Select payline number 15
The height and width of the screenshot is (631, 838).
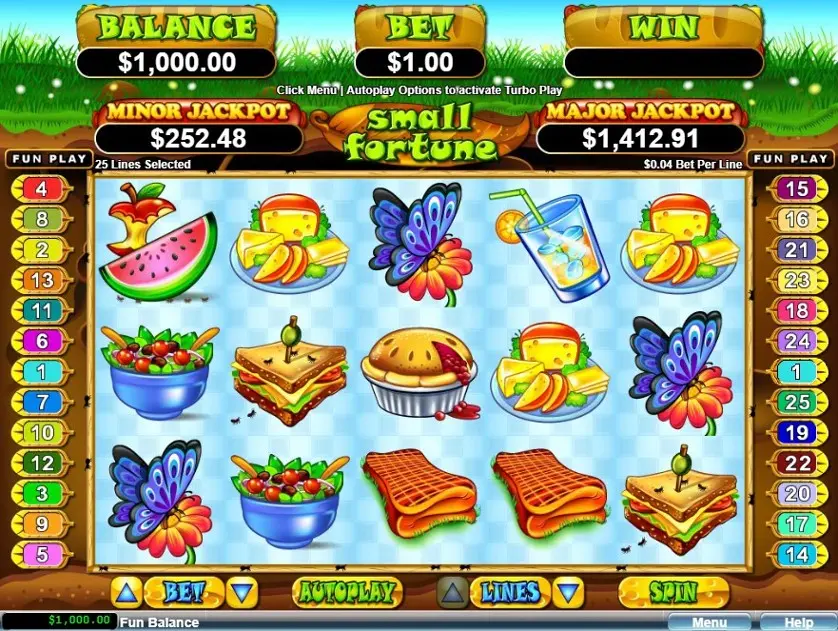796,188
